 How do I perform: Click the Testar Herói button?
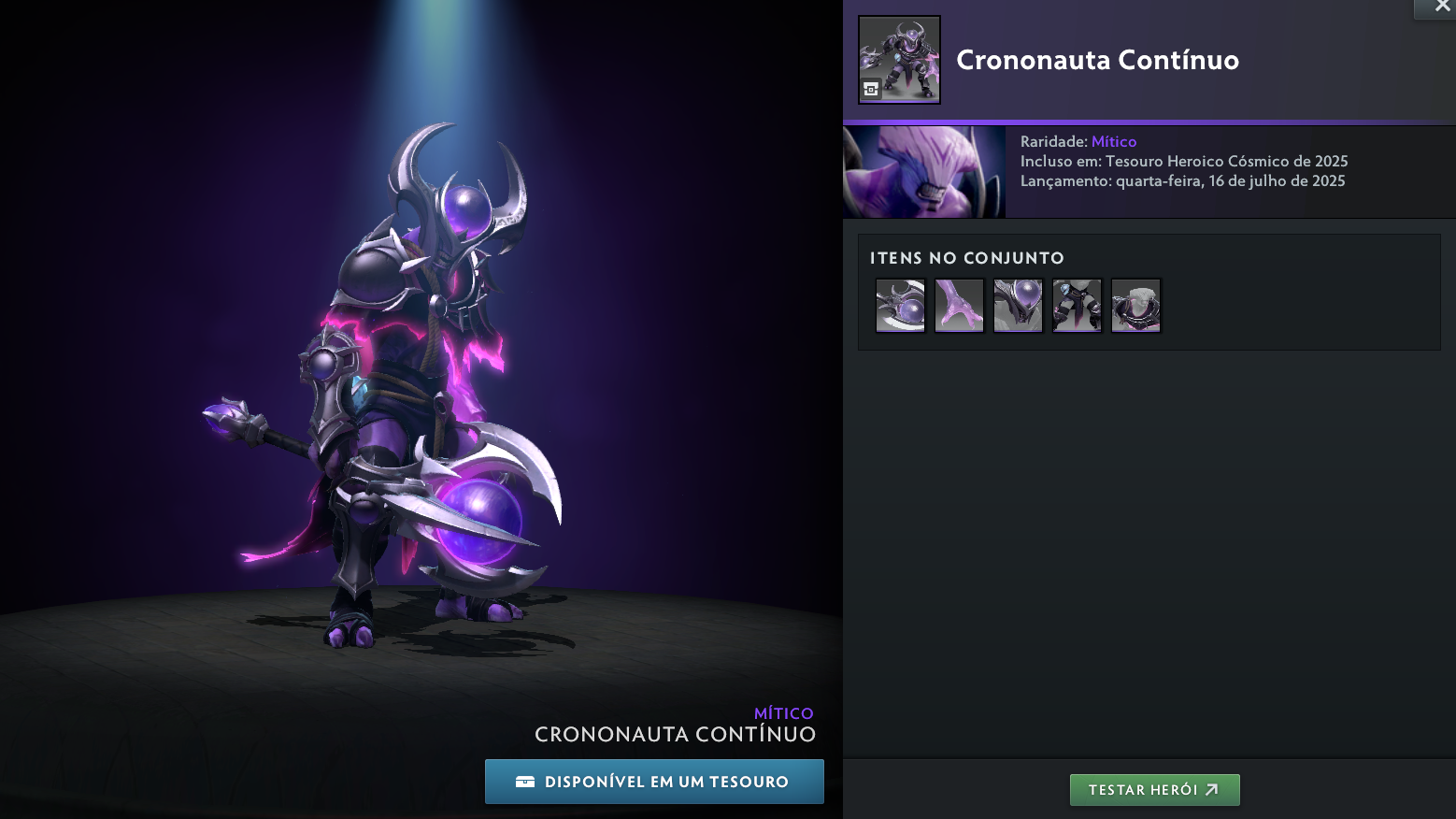[x=1154, y=790]
